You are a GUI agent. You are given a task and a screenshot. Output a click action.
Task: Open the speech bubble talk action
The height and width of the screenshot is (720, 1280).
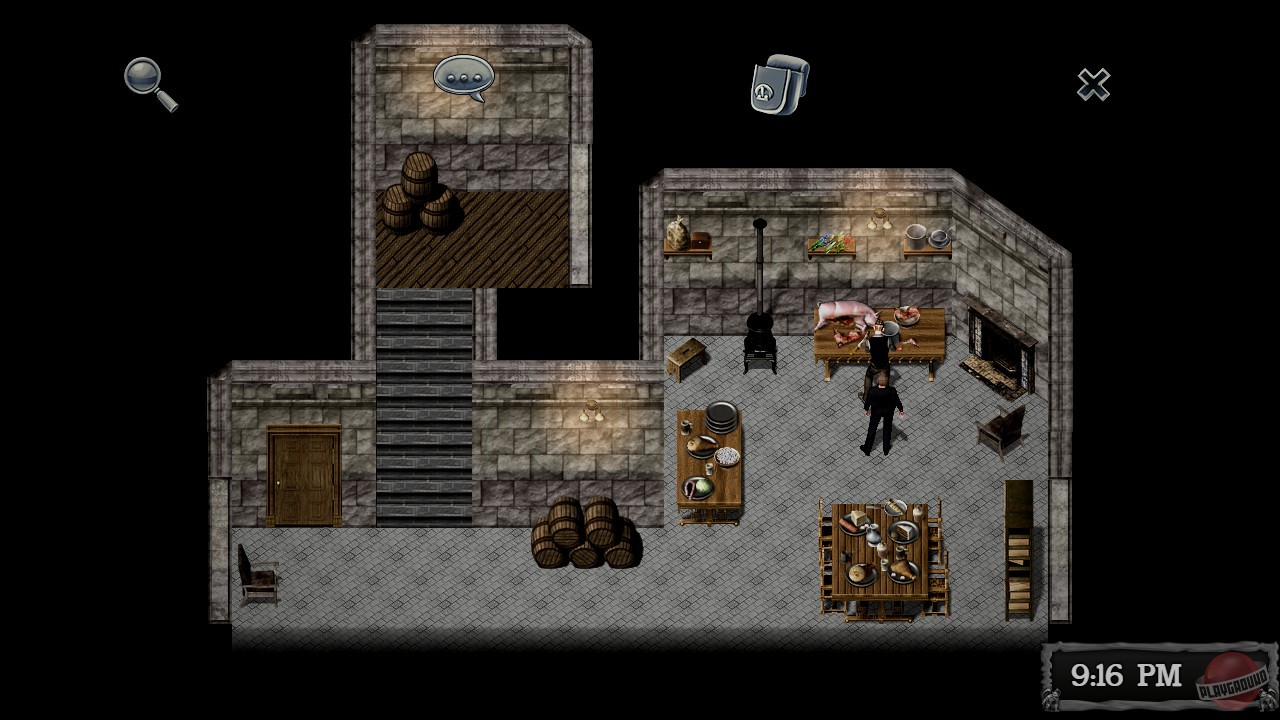point(463,74)
